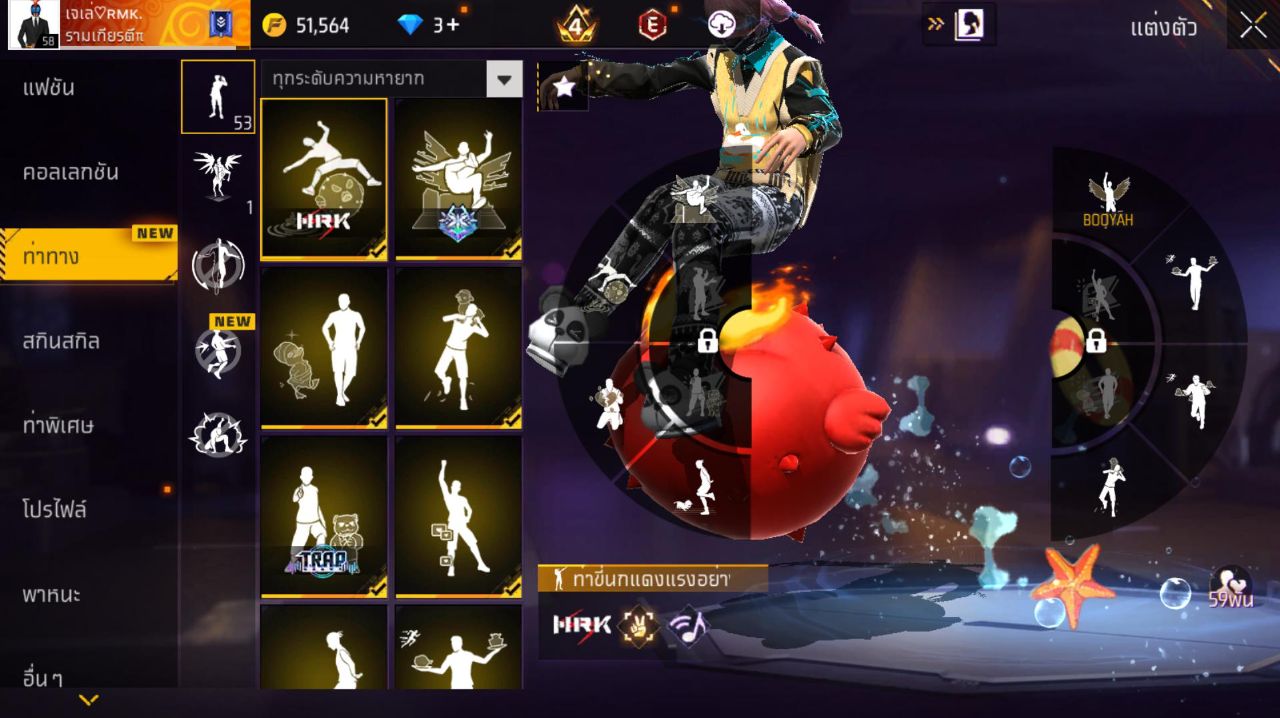Open the rarity filter dropdown
Screen dimensions: 1280x718
pyautogui.click(x=504, y=79)
